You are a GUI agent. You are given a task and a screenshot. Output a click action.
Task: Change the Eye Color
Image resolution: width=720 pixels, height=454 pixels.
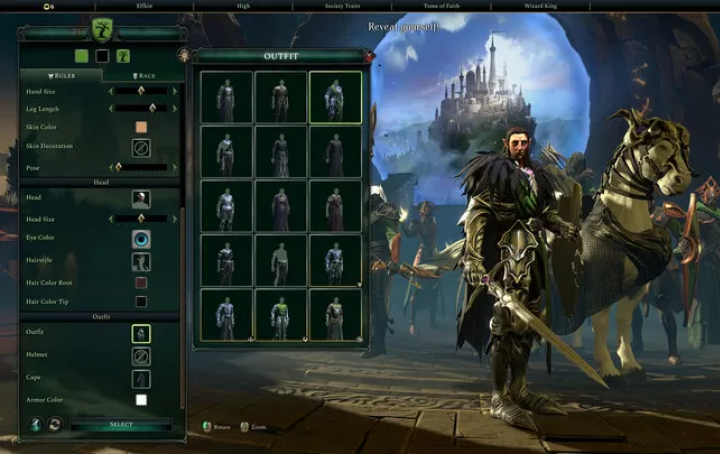coord(141,239)
